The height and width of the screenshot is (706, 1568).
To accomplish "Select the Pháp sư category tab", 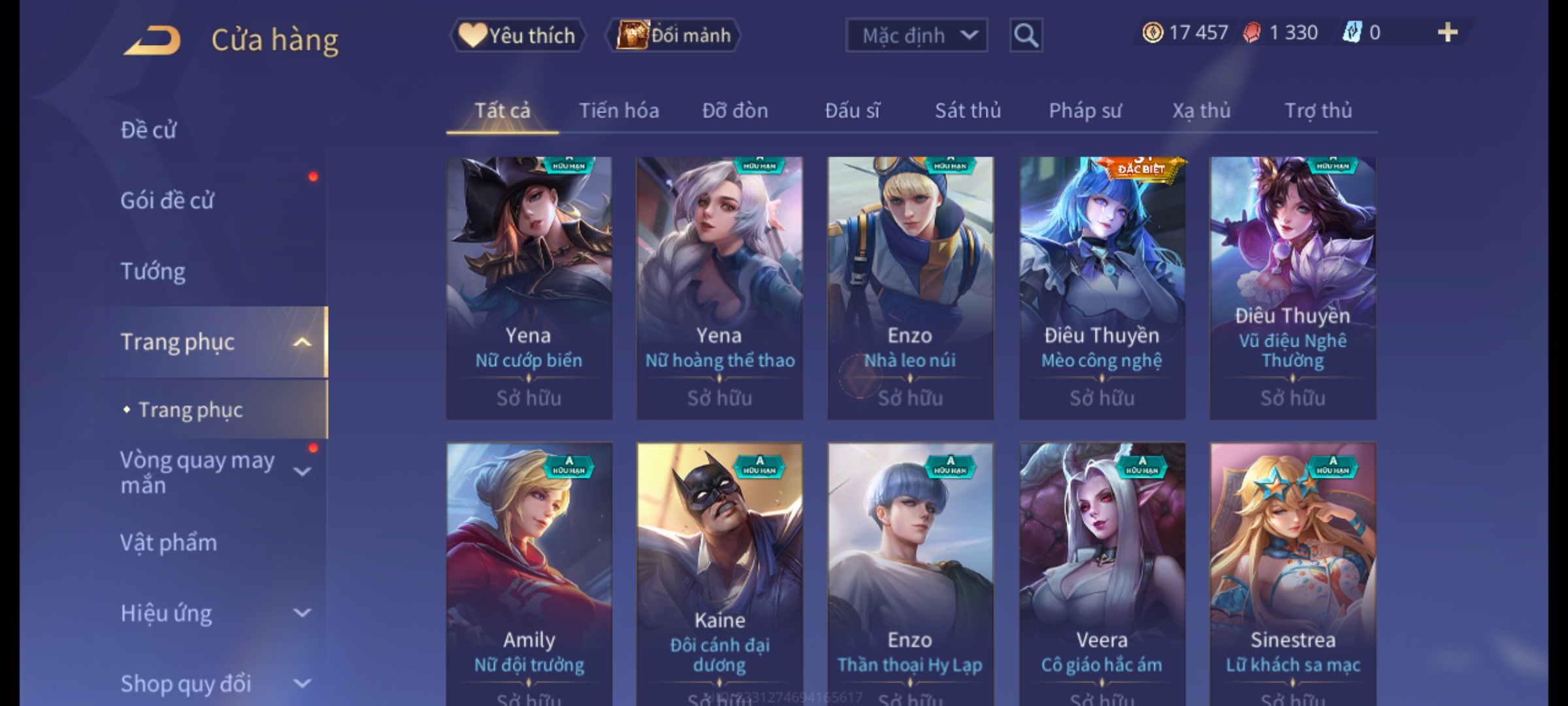I will [x=1085, y=110].
